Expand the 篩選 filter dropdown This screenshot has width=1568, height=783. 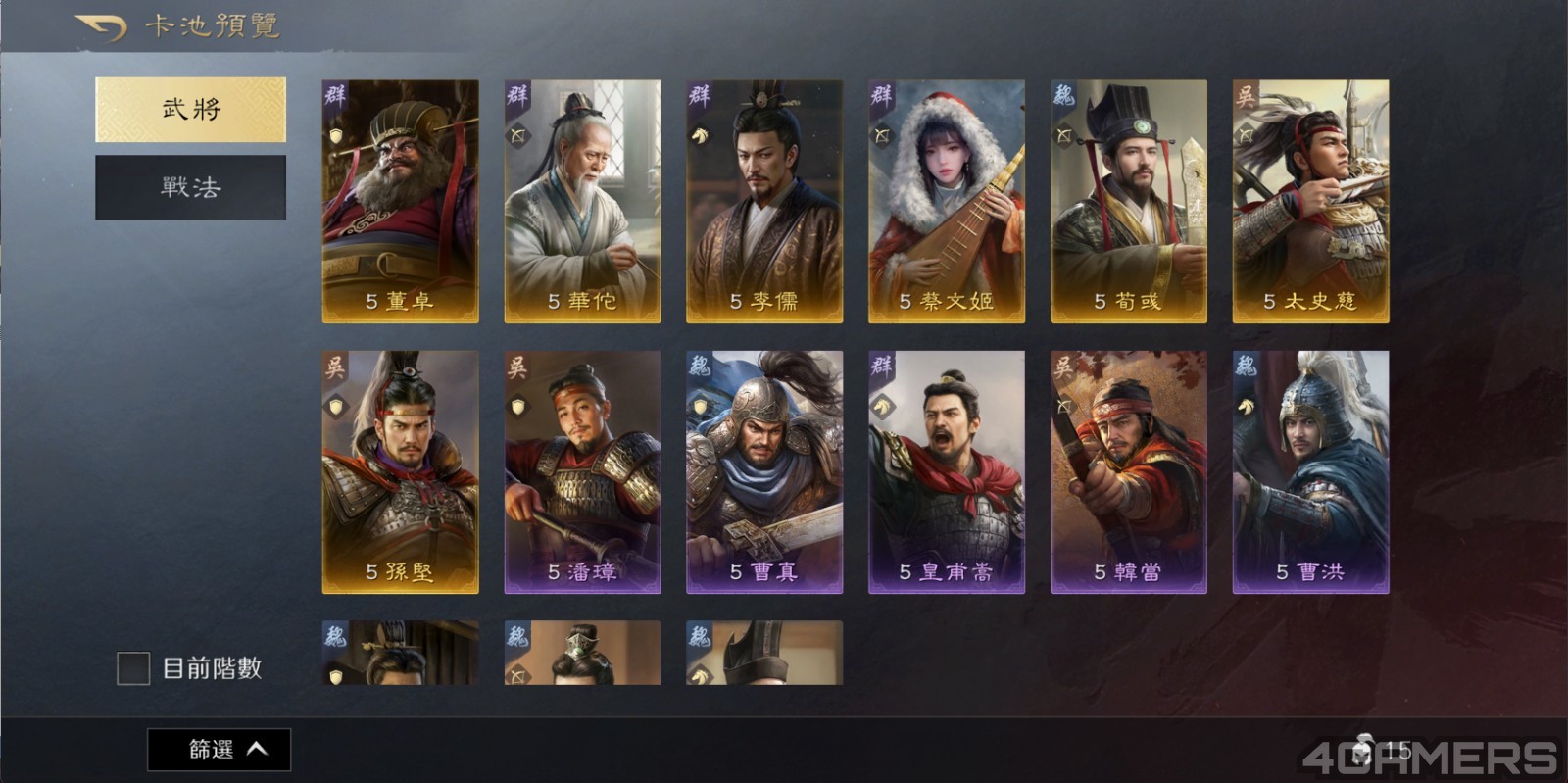[x=220, y=750]
